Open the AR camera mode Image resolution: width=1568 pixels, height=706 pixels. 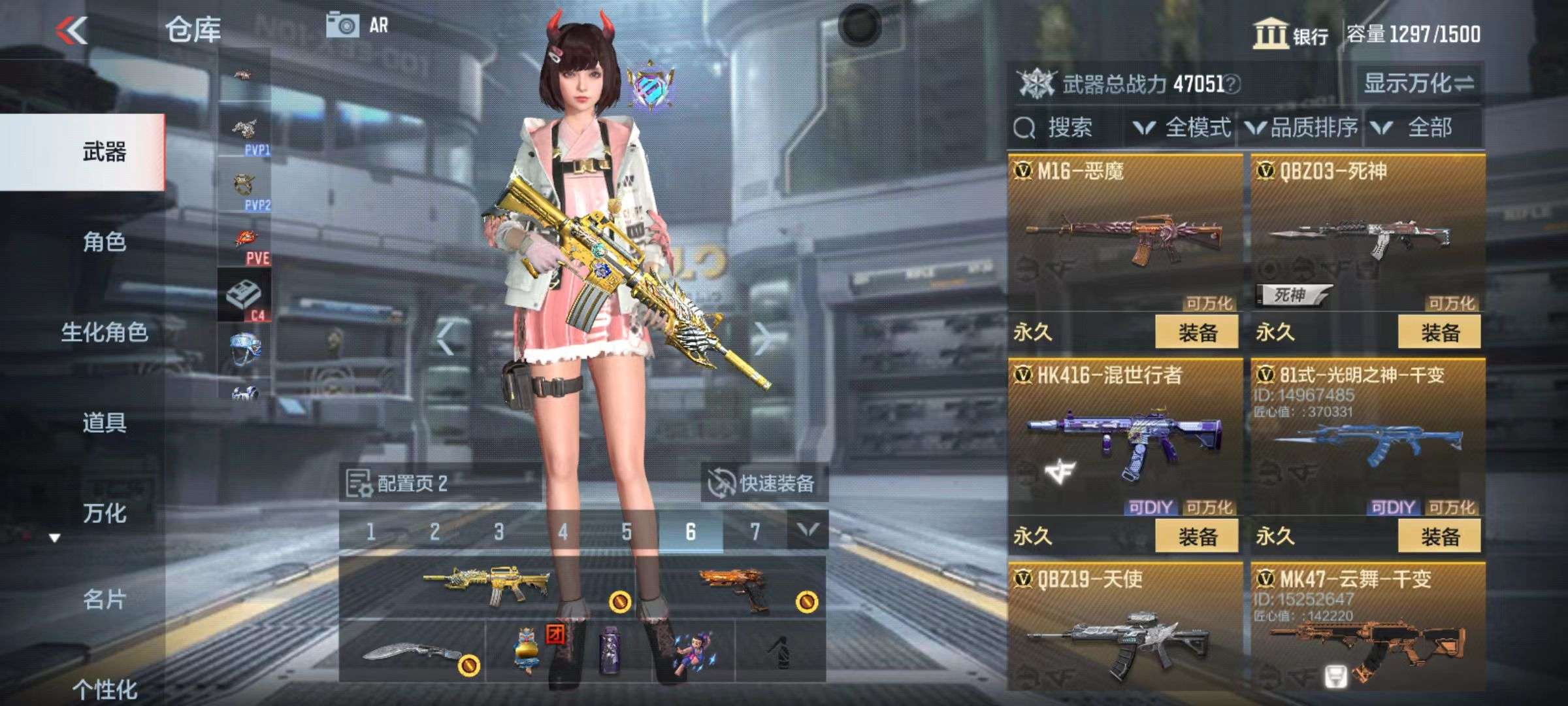[x=357, y=26]
